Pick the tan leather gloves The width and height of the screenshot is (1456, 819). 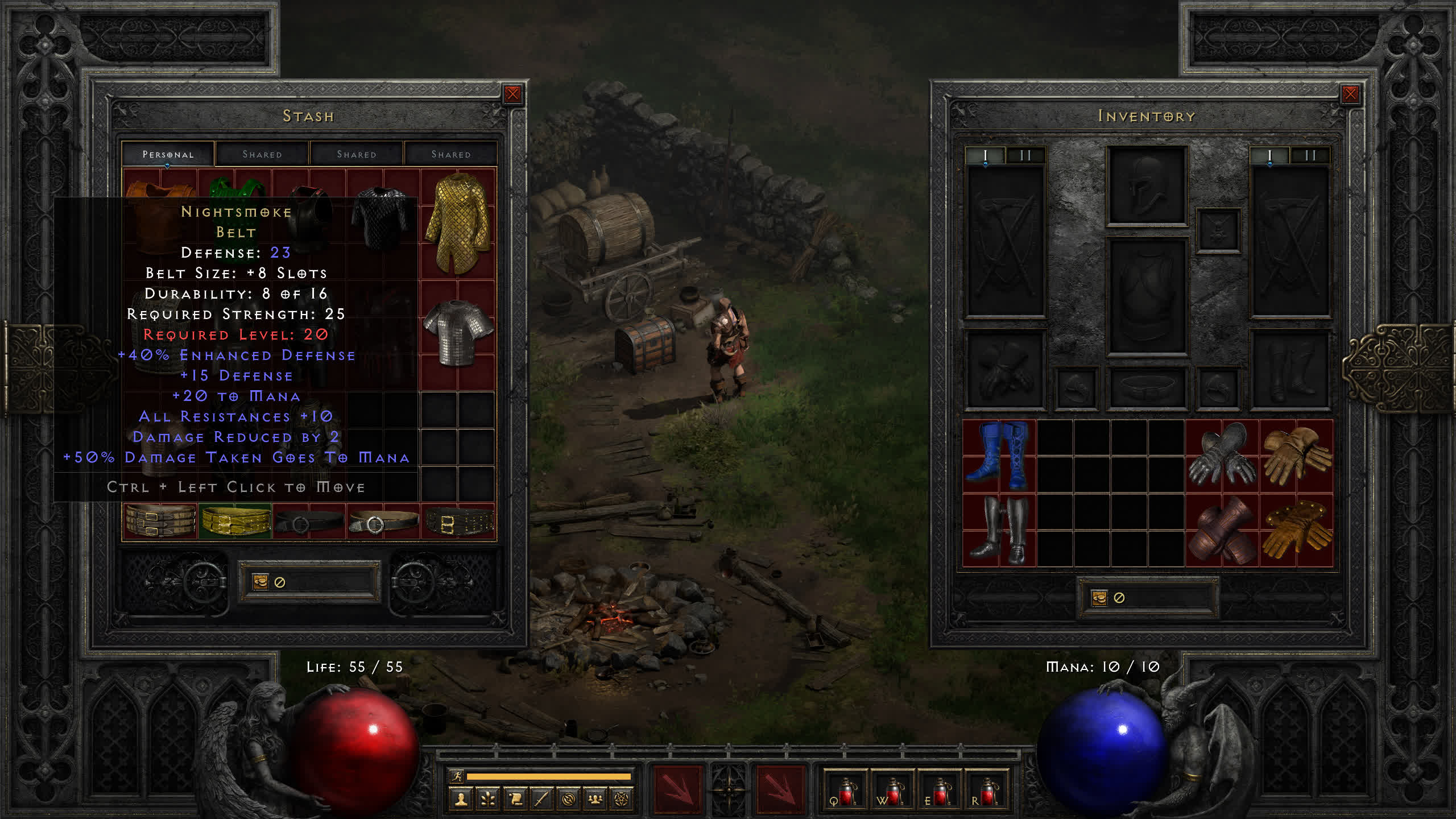1296,456
